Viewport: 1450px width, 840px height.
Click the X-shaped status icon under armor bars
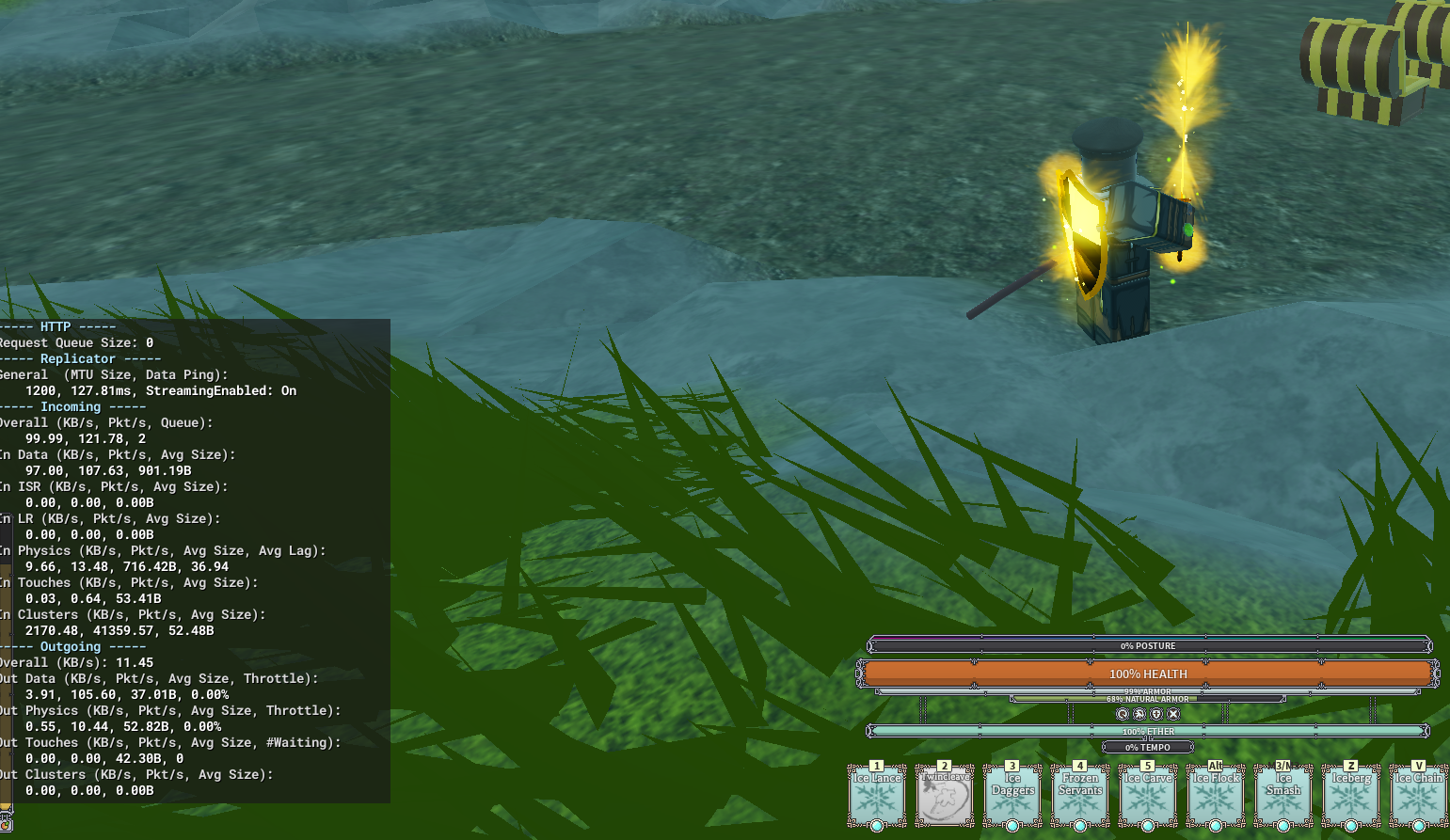[x=1173, y=714]
